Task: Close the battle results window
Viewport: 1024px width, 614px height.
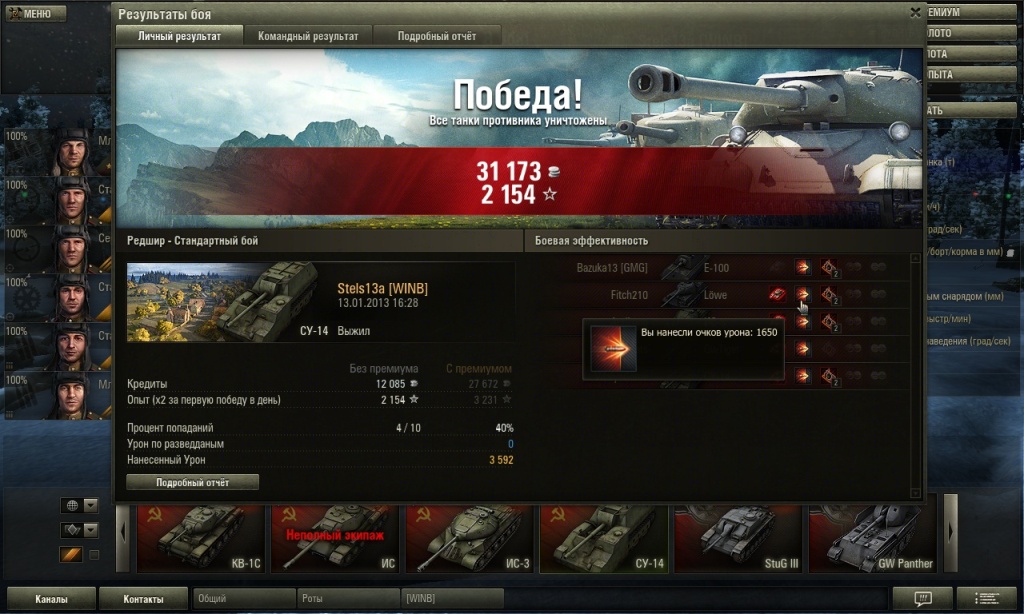Action: [915, 13]
